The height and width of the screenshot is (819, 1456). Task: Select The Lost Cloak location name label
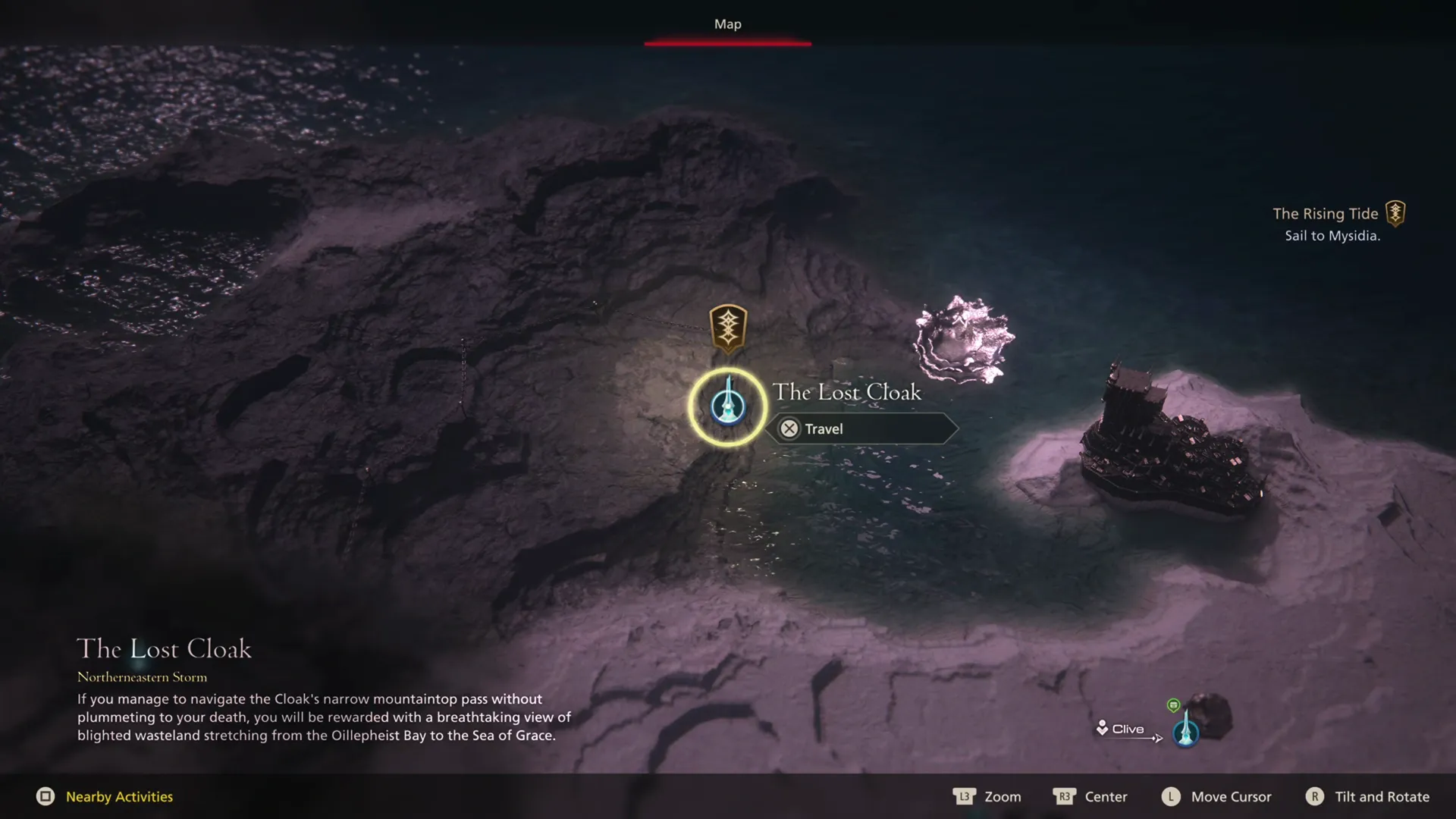tap(847, 392)
